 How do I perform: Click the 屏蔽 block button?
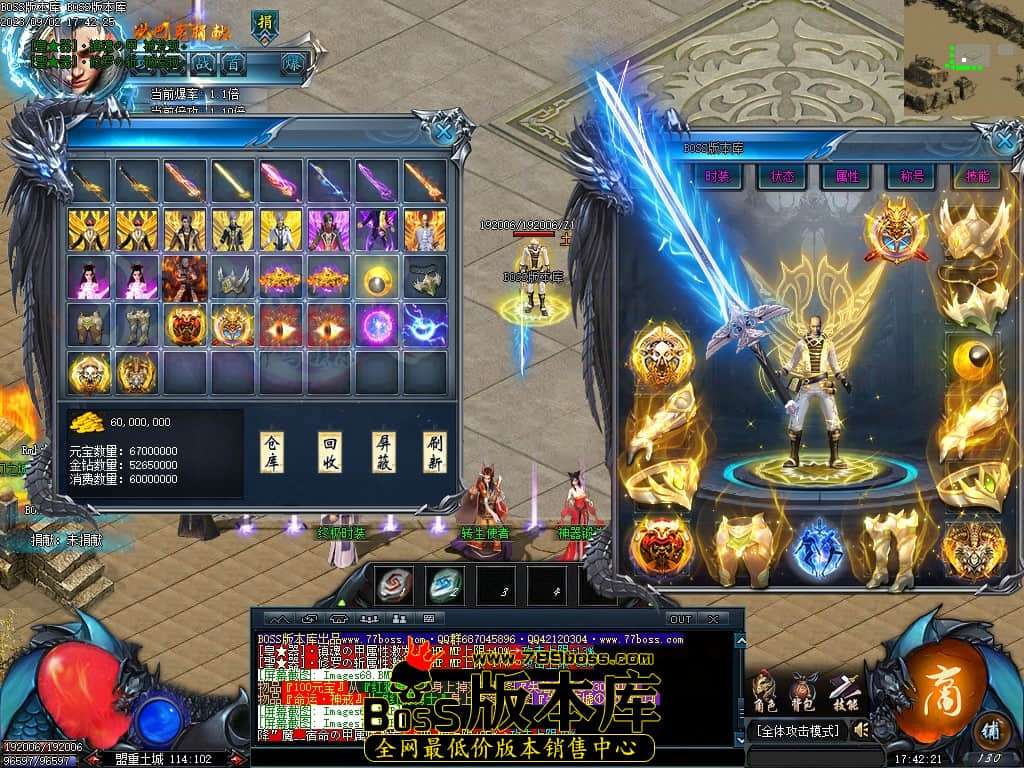pos(384,453)
